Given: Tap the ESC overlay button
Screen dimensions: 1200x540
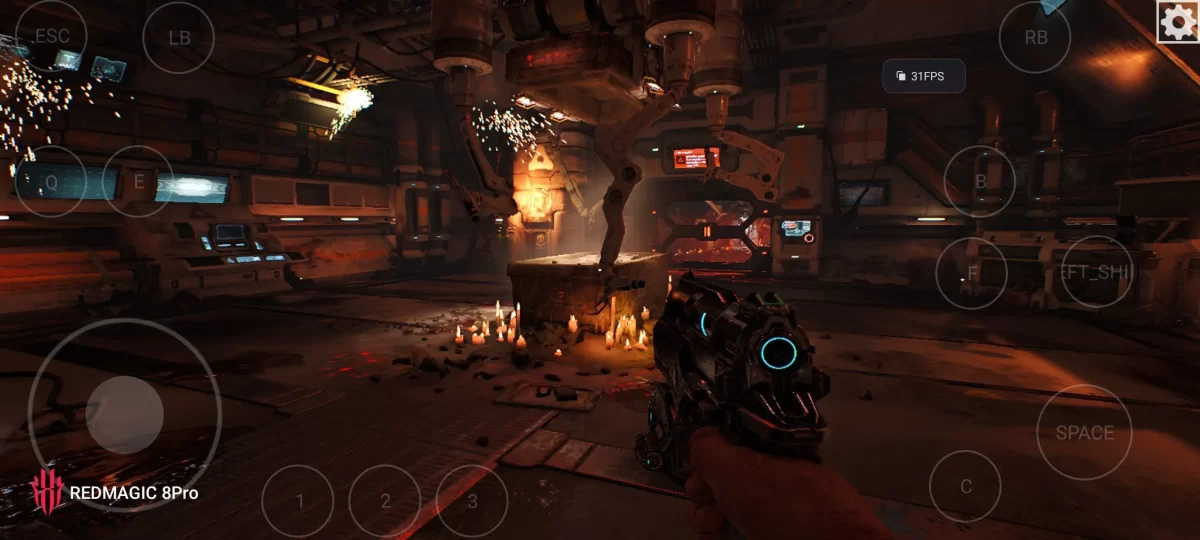Looking at the screenshot, I should click(51, 36).
